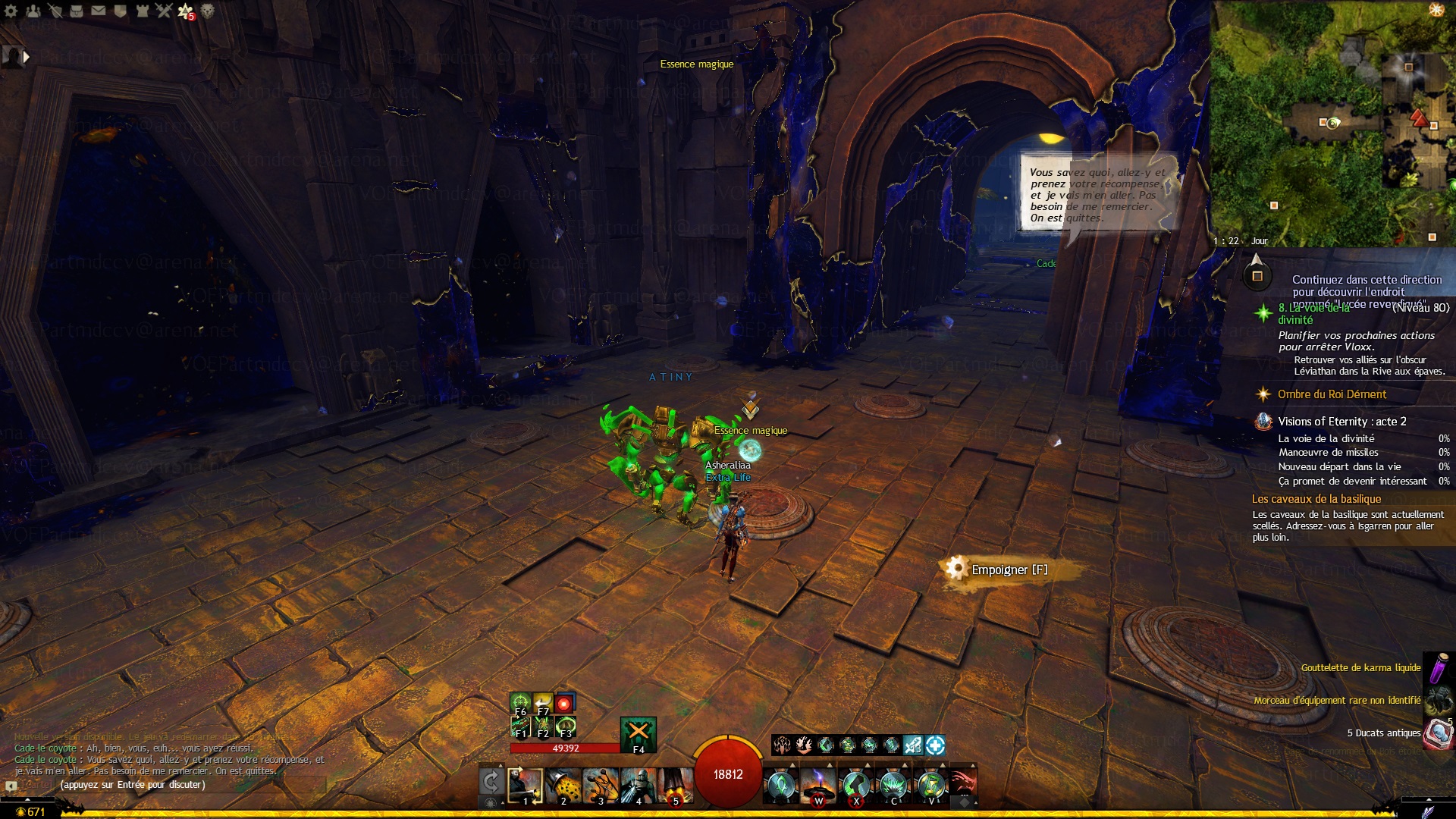Use the elite red claw skill
The height and width of the screenshot is (819, 1456).
[x=962, y=784]
